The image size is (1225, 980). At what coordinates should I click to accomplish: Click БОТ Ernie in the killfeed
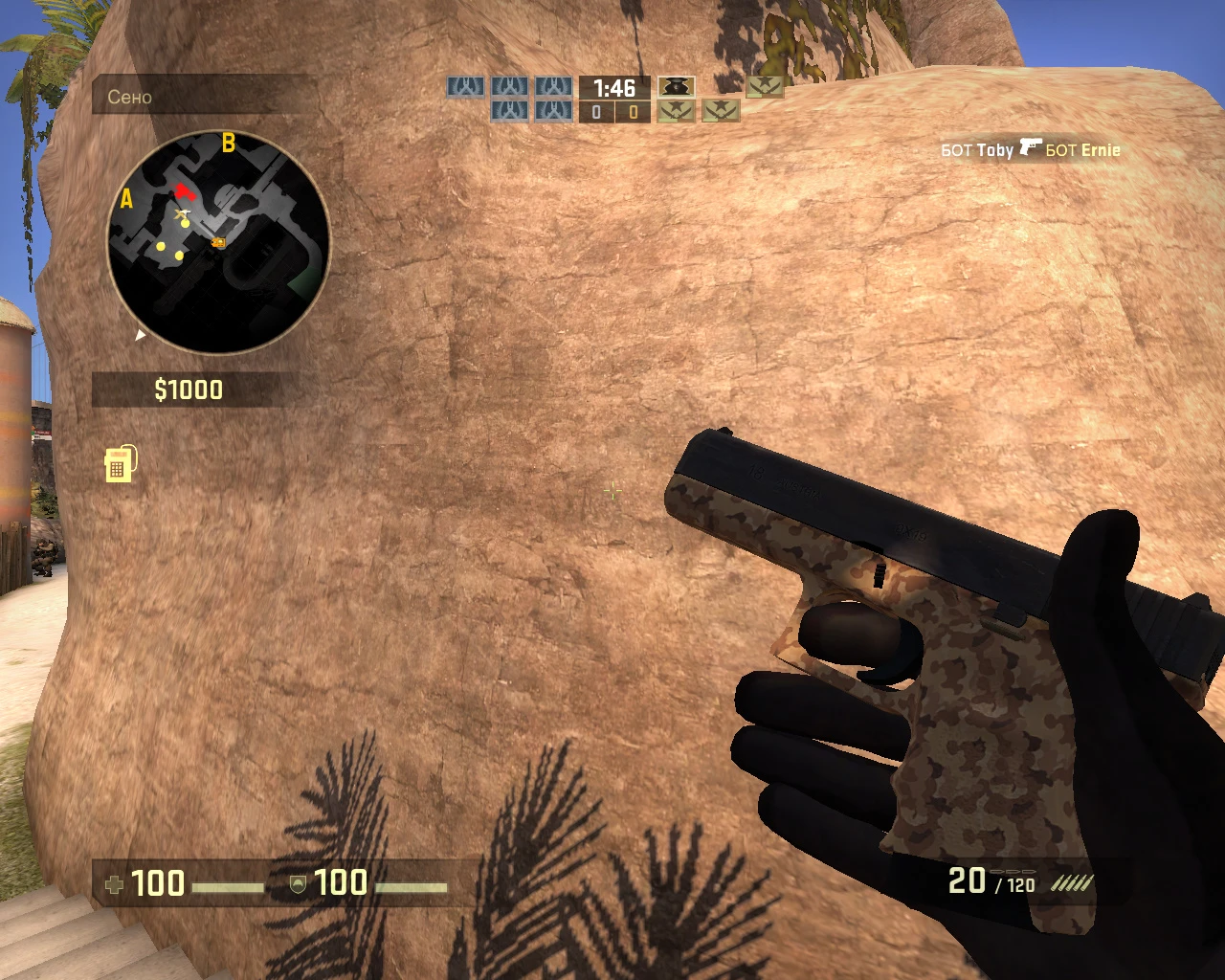tap(1081, 149)
